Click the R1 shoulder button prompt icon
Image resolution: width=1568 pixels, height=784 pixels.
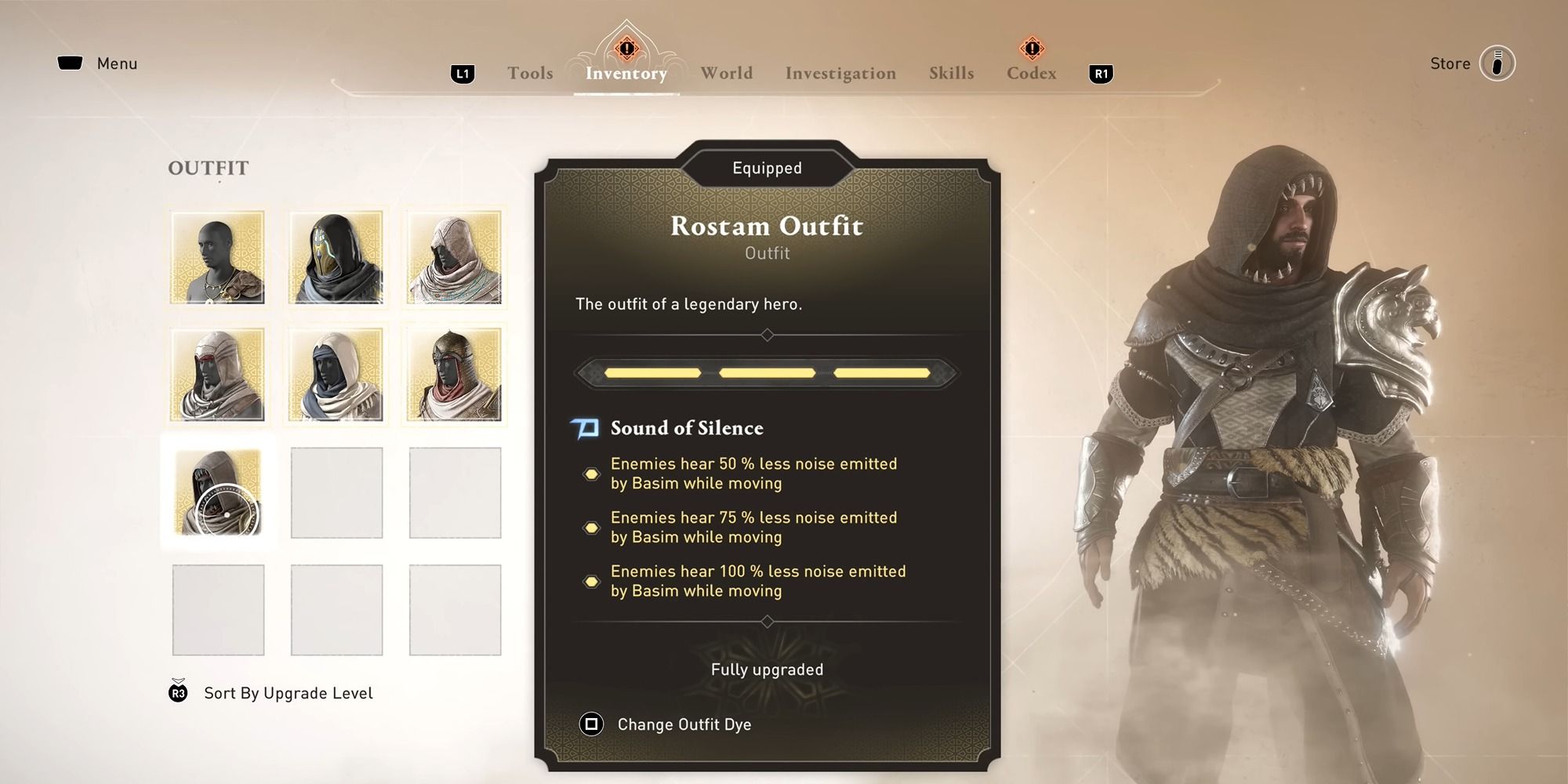click(1101, 73)
